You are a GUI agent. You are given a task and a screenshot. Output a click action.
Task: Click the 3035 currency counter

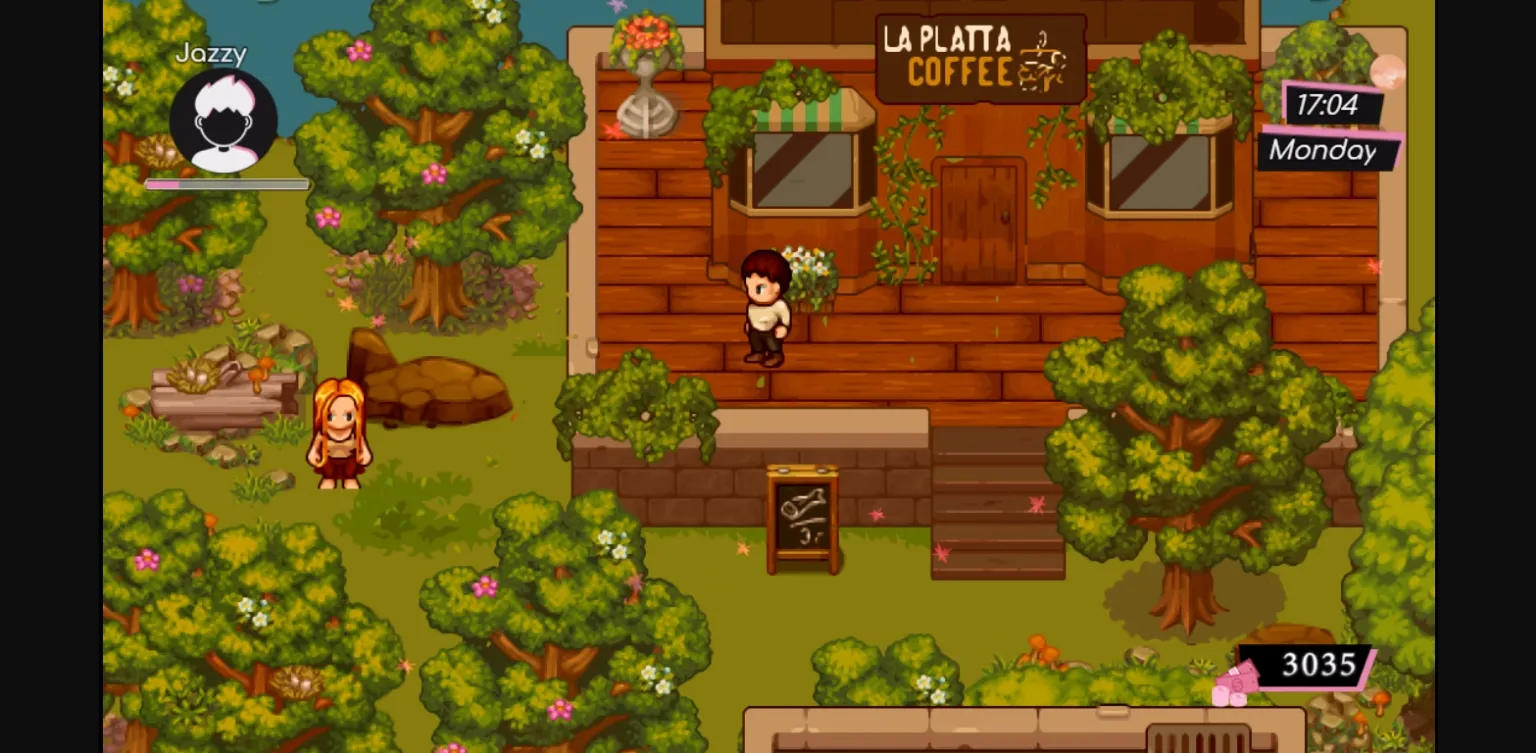(x=1318, y=664)
